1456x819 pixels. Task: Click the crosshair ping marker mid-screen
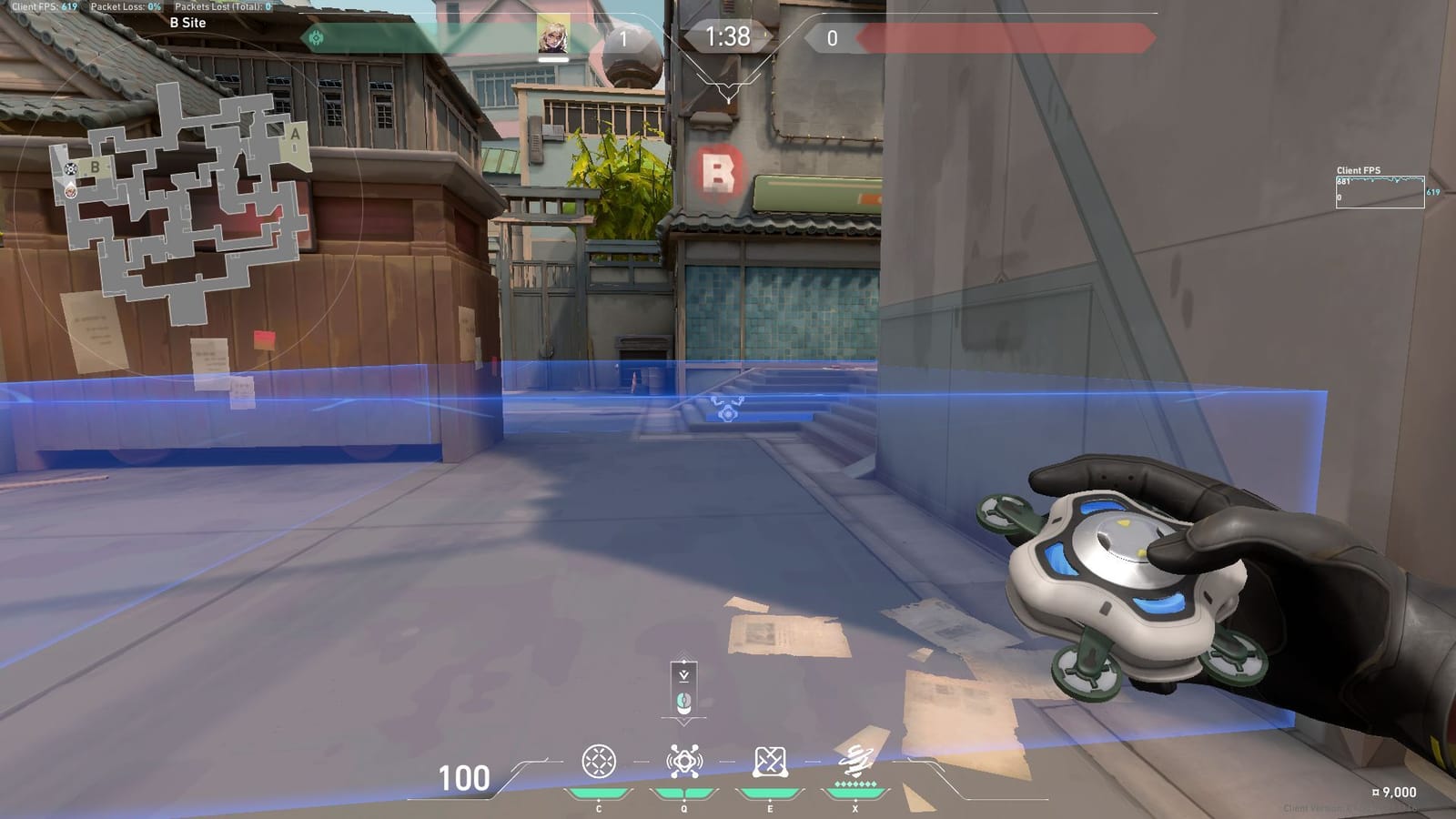[x=728, y=411]
